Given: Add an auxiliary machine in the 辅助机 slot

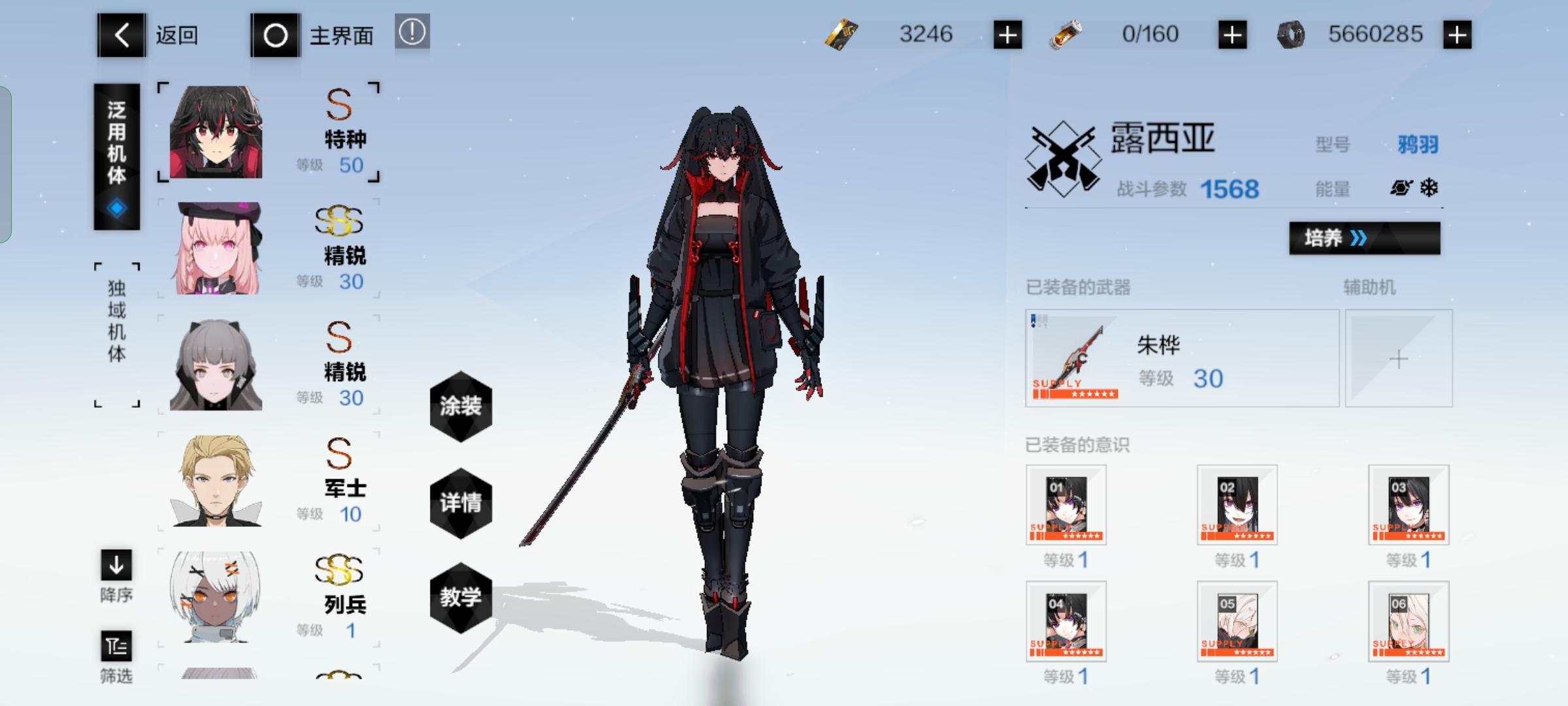Looking at the screenshot, I should click(x=1398, y=358).
